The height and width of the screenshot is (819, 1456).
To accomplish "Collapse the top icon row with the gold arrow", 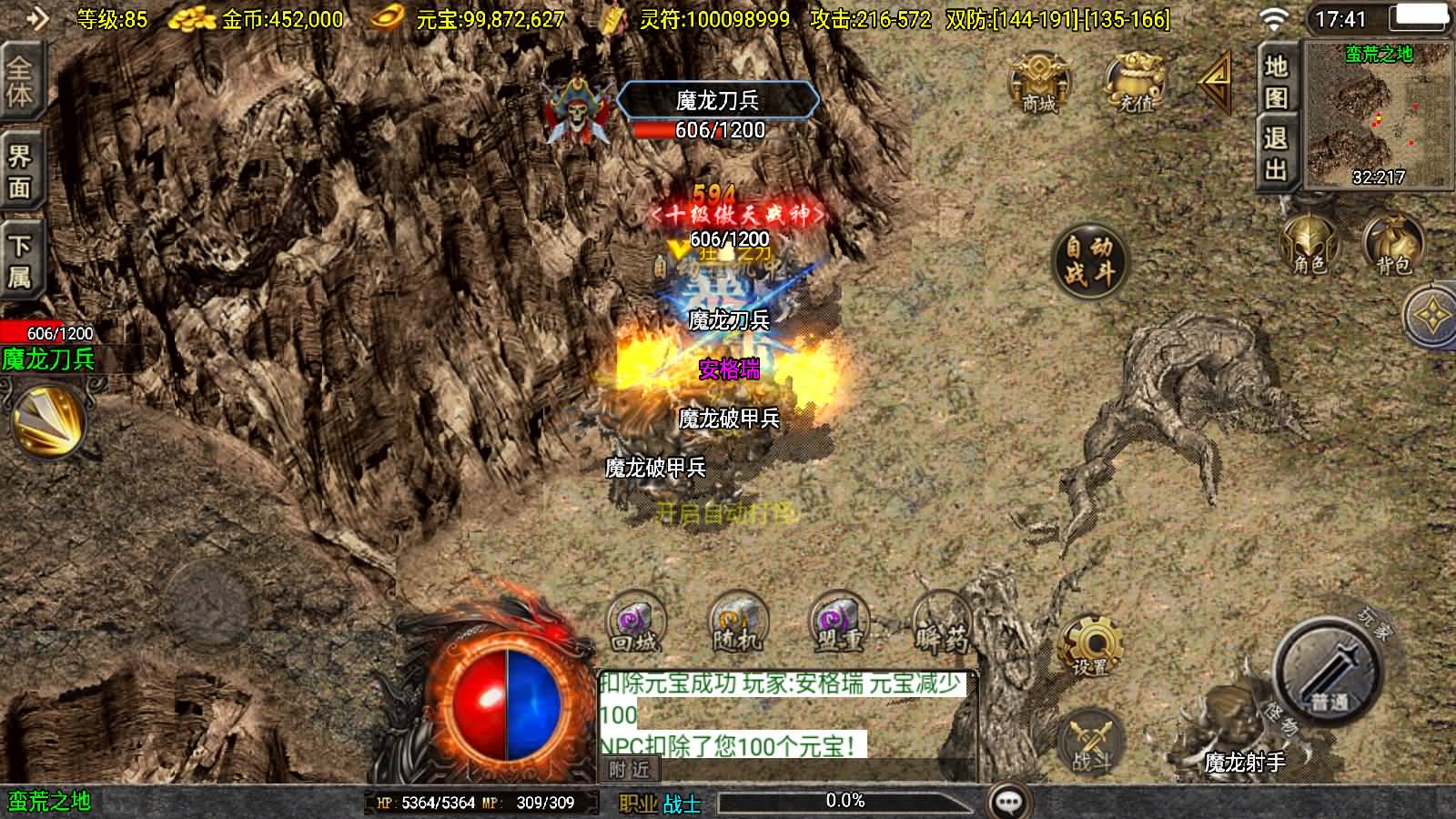I will point(1216,82).
